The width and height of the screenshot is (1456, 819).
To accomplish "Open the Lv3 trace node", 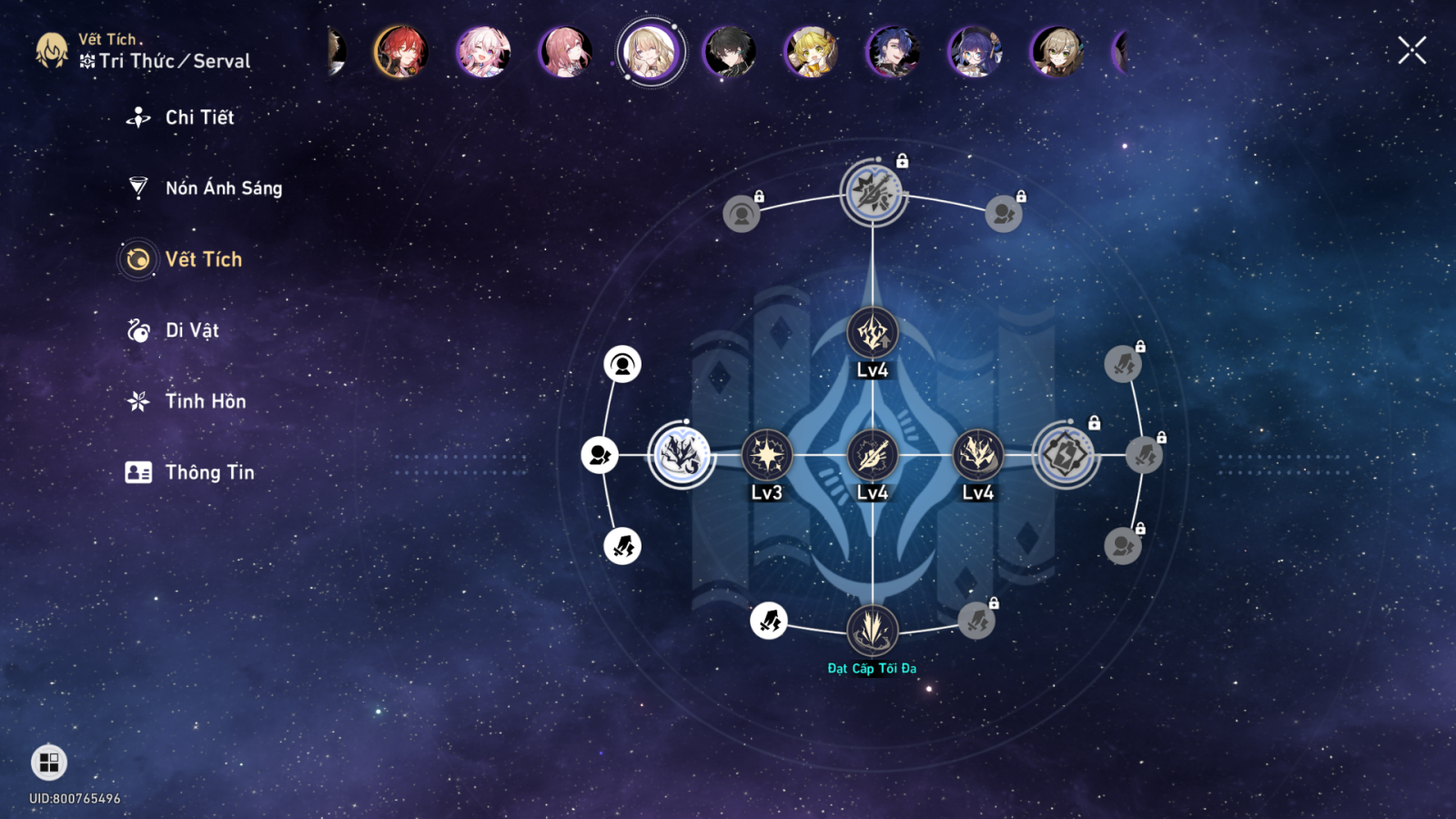I will 767,455.
